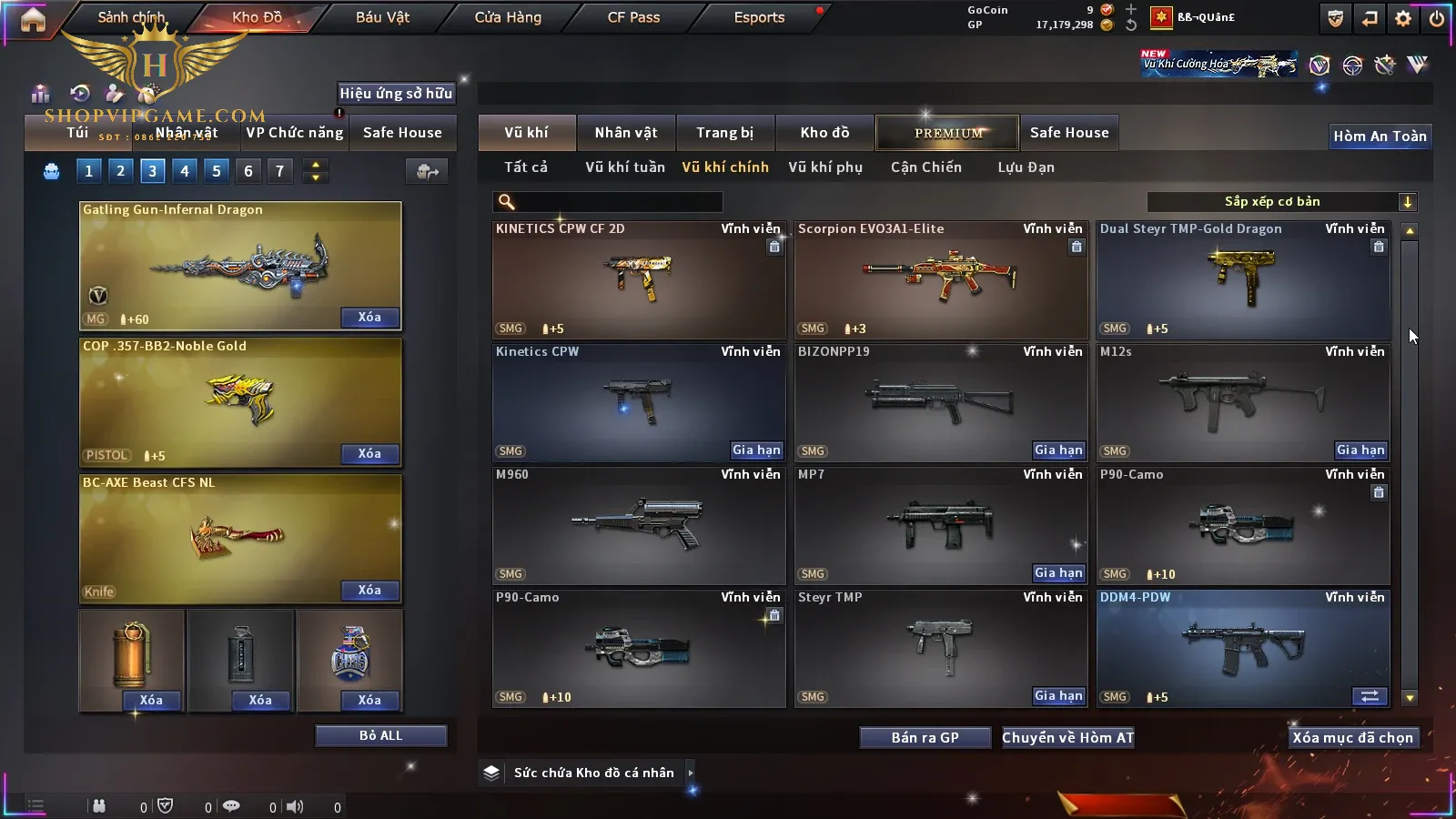
Task: Open the Cửa Hàng shop menu
Action: (x=508, y=17)
